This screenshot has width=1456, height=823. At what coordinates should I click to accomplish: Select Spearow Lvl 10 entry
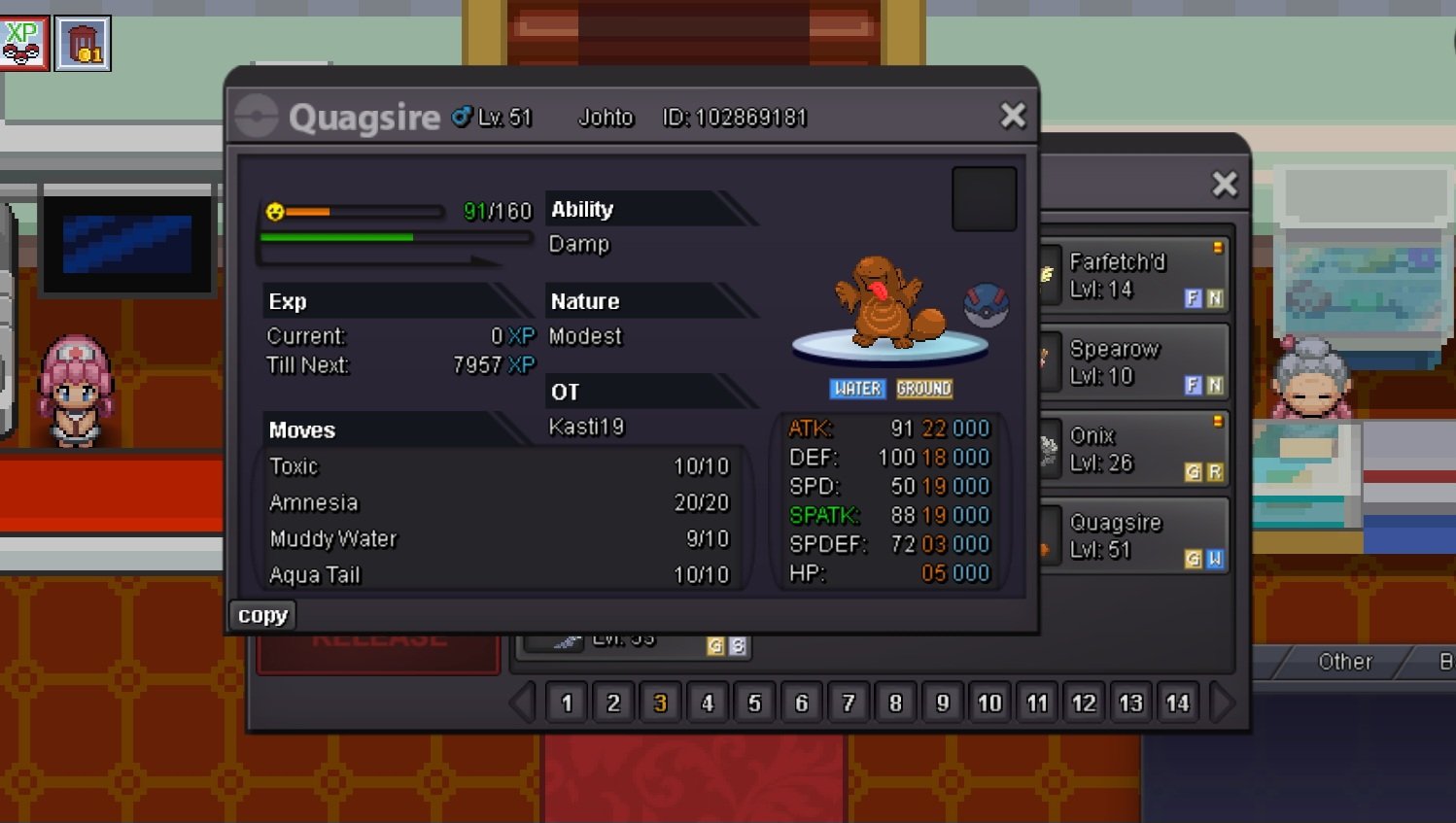pos(1132,361)
